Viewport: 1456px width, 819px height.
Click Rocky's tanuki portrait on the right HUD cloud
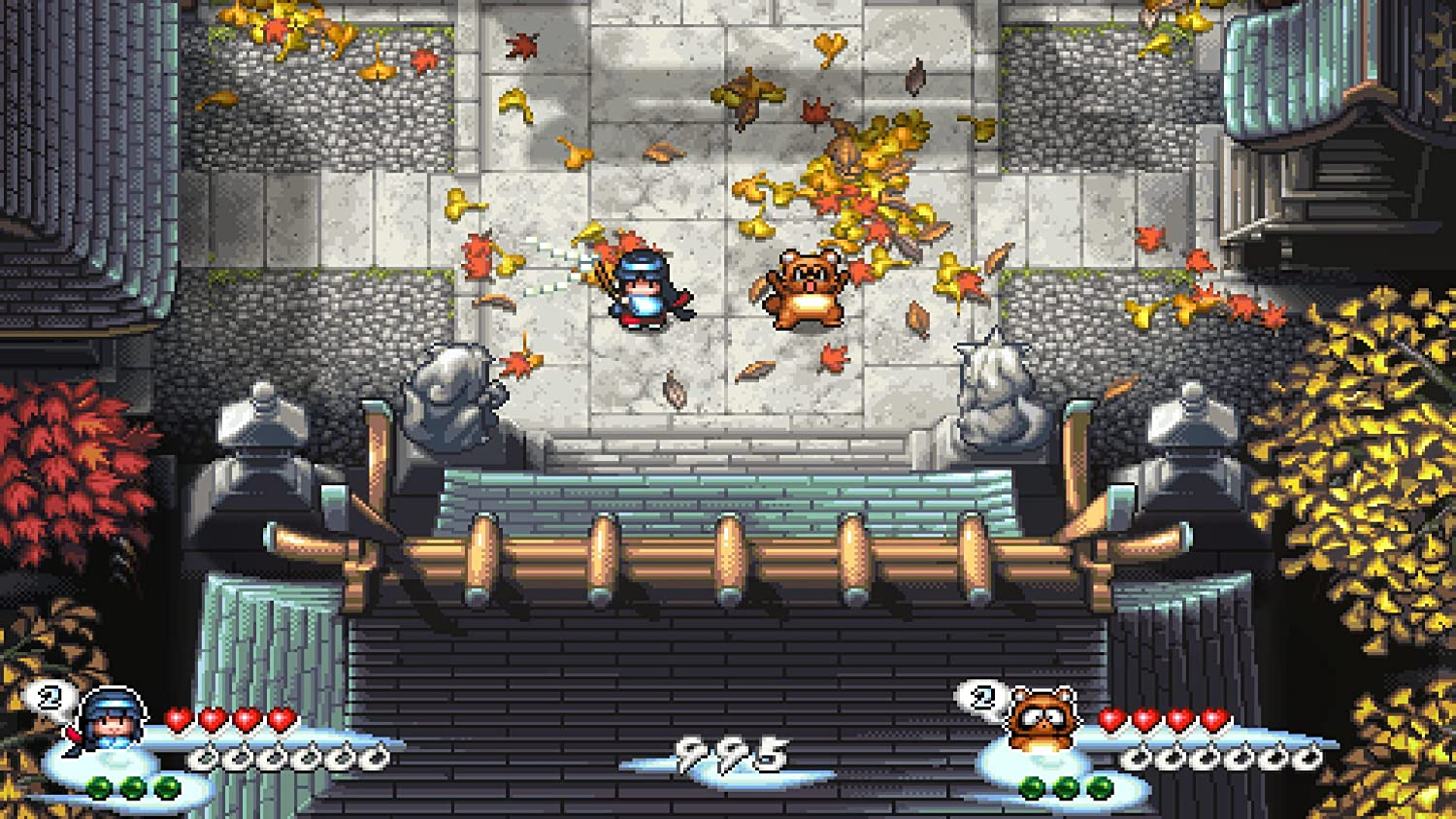(x=1042, y=720)
